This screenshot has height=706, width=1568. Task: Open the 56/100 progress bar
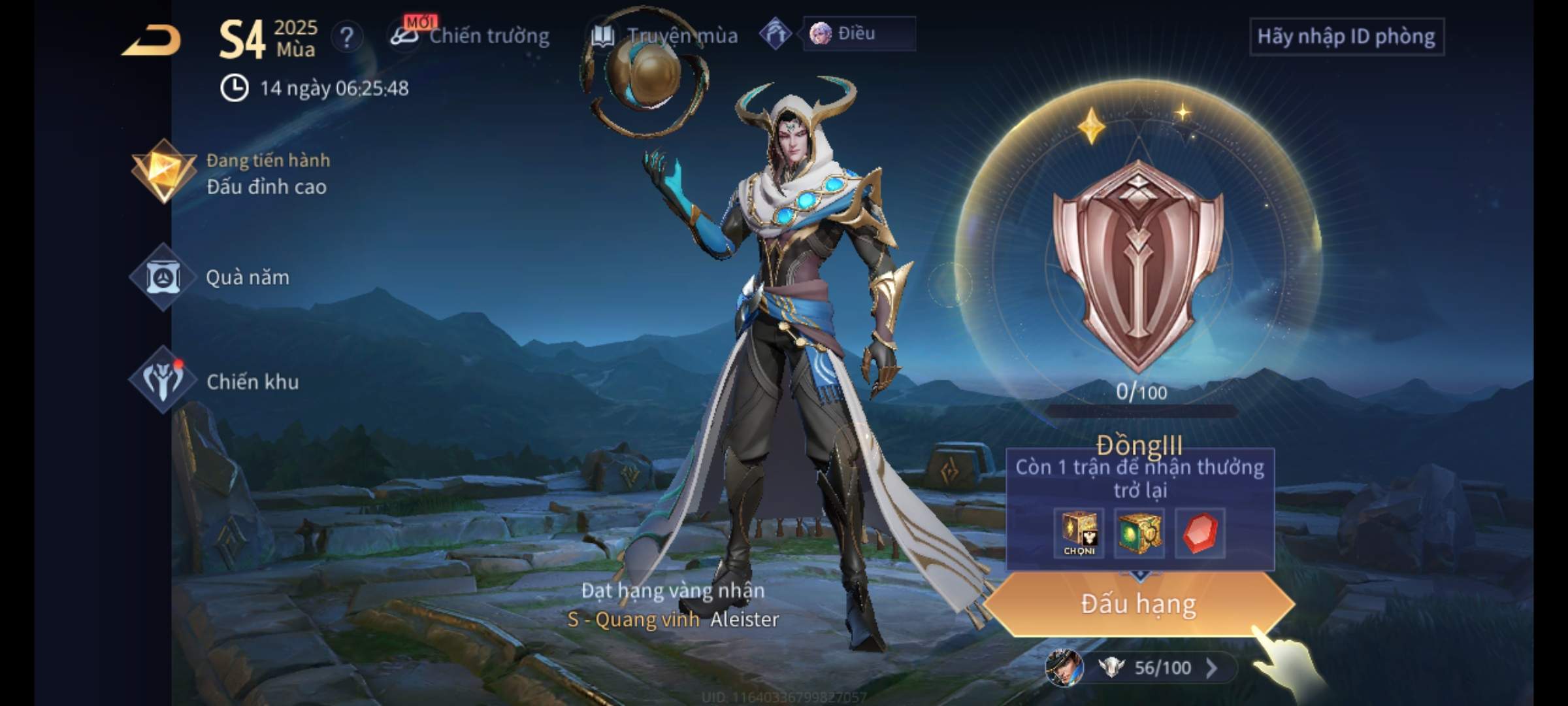tap(1150, 667)
